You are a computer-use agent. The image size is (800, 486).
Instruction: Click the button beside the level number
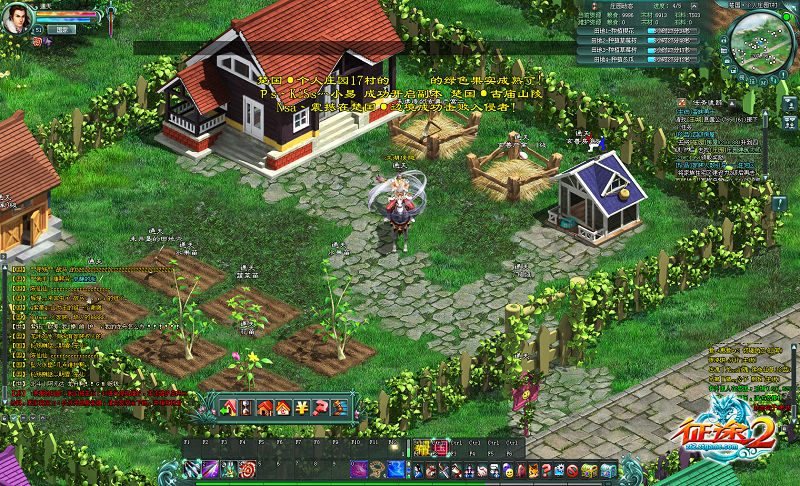pyautogui.click(x=62, y=30)
